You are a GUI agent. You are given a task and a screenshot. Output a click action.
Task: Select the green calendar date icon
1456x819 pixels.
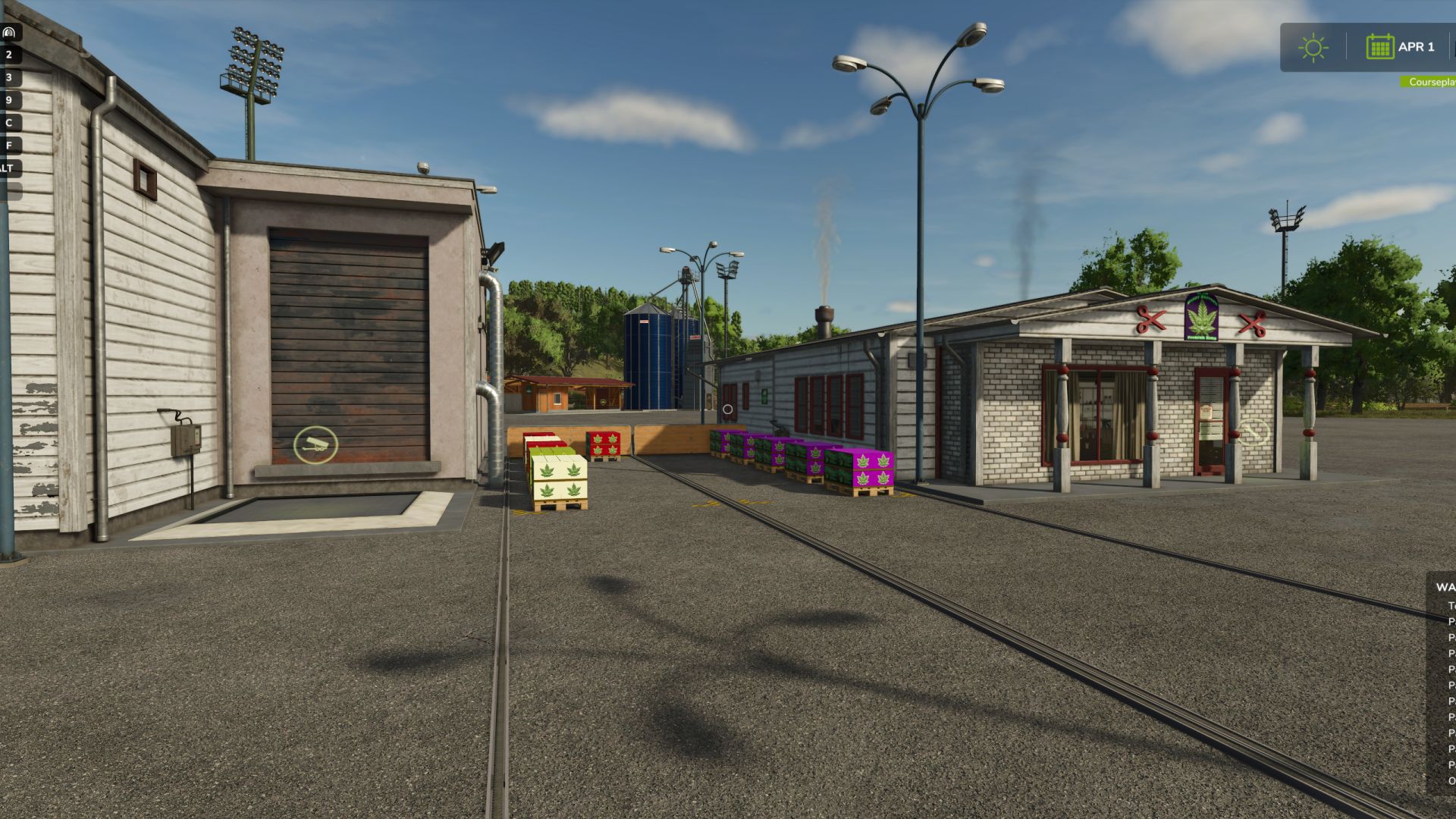[1380, 47]
